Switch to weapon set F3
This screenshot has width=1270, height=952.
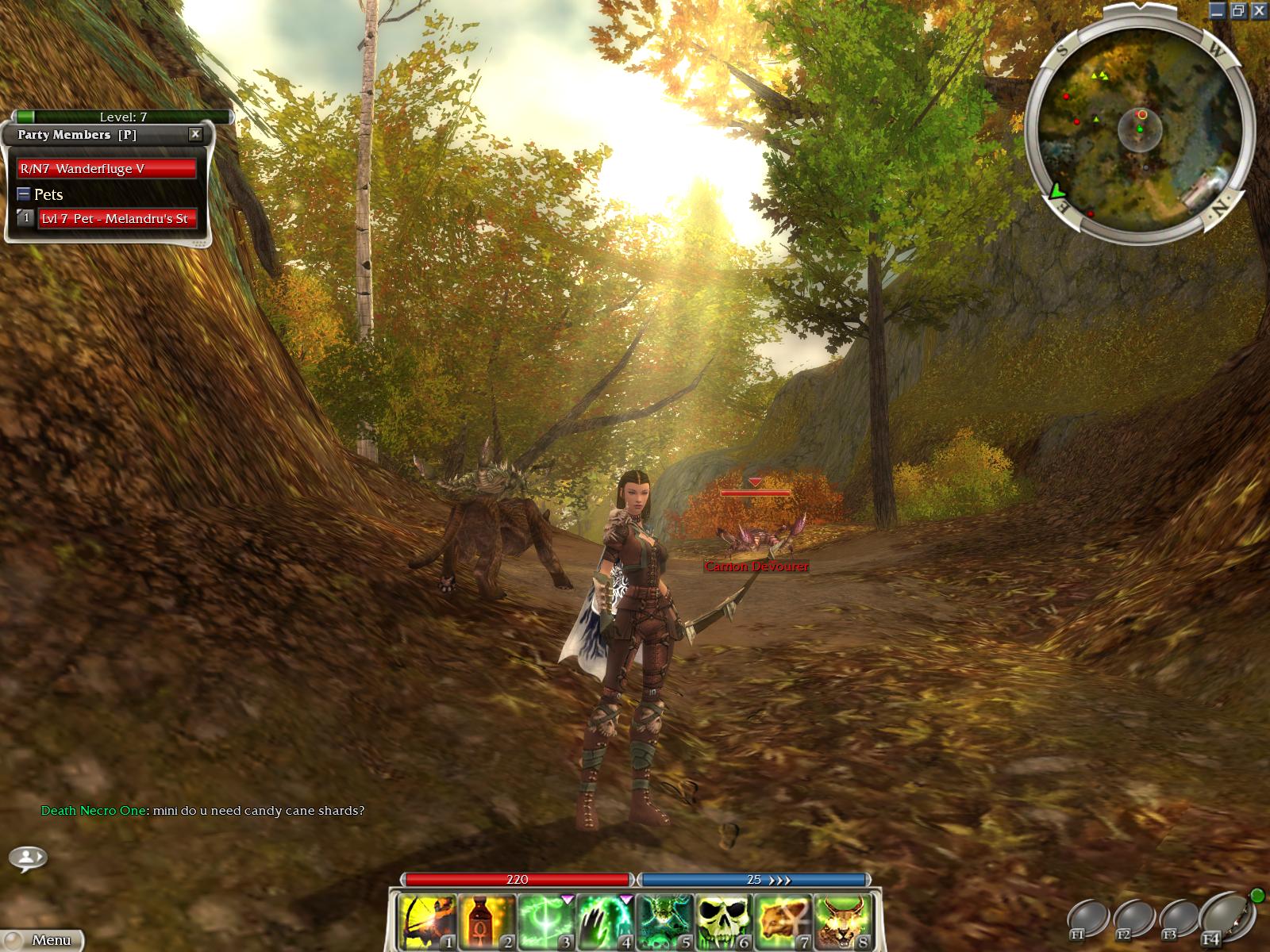[x=1178, y=920]
